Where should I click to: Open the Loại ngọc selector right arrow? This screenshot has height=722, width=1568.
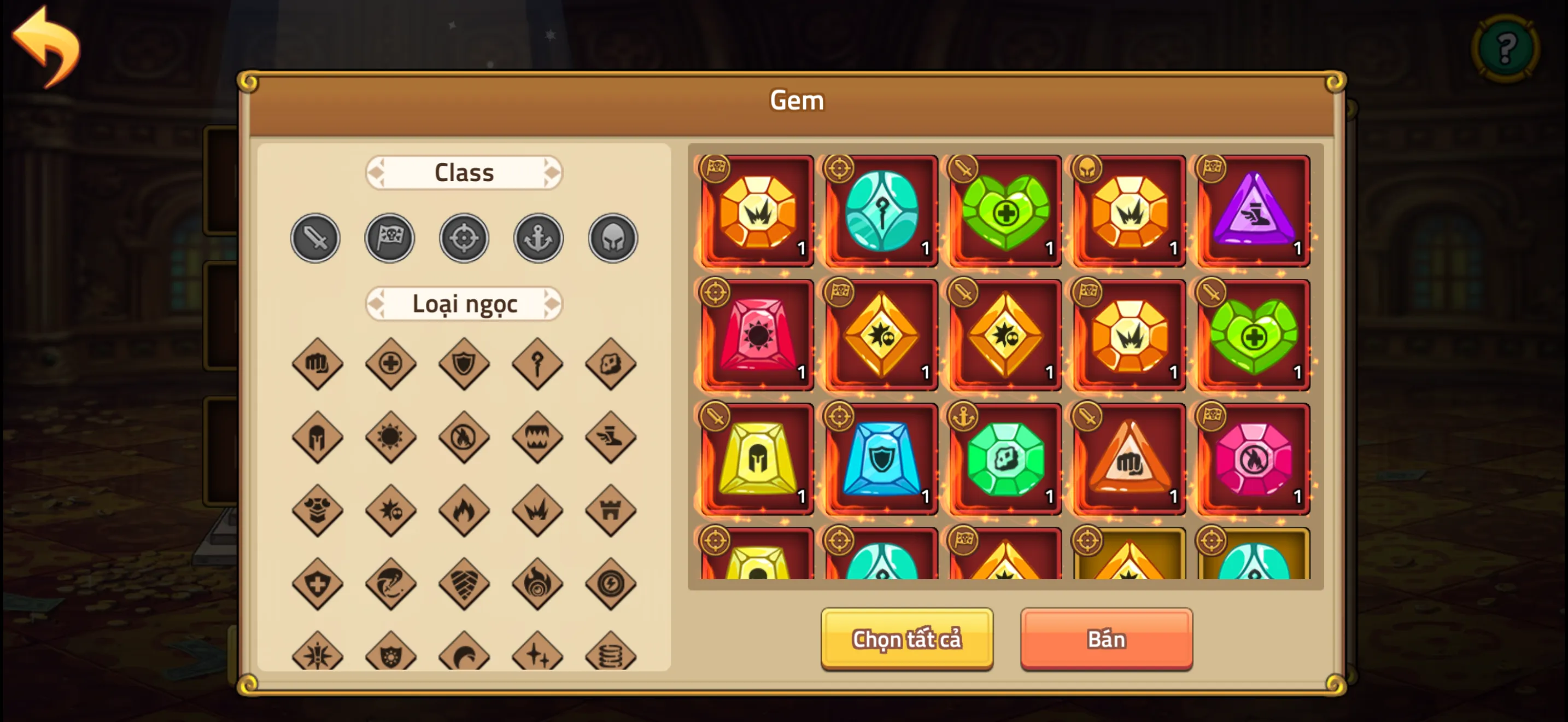552,303
